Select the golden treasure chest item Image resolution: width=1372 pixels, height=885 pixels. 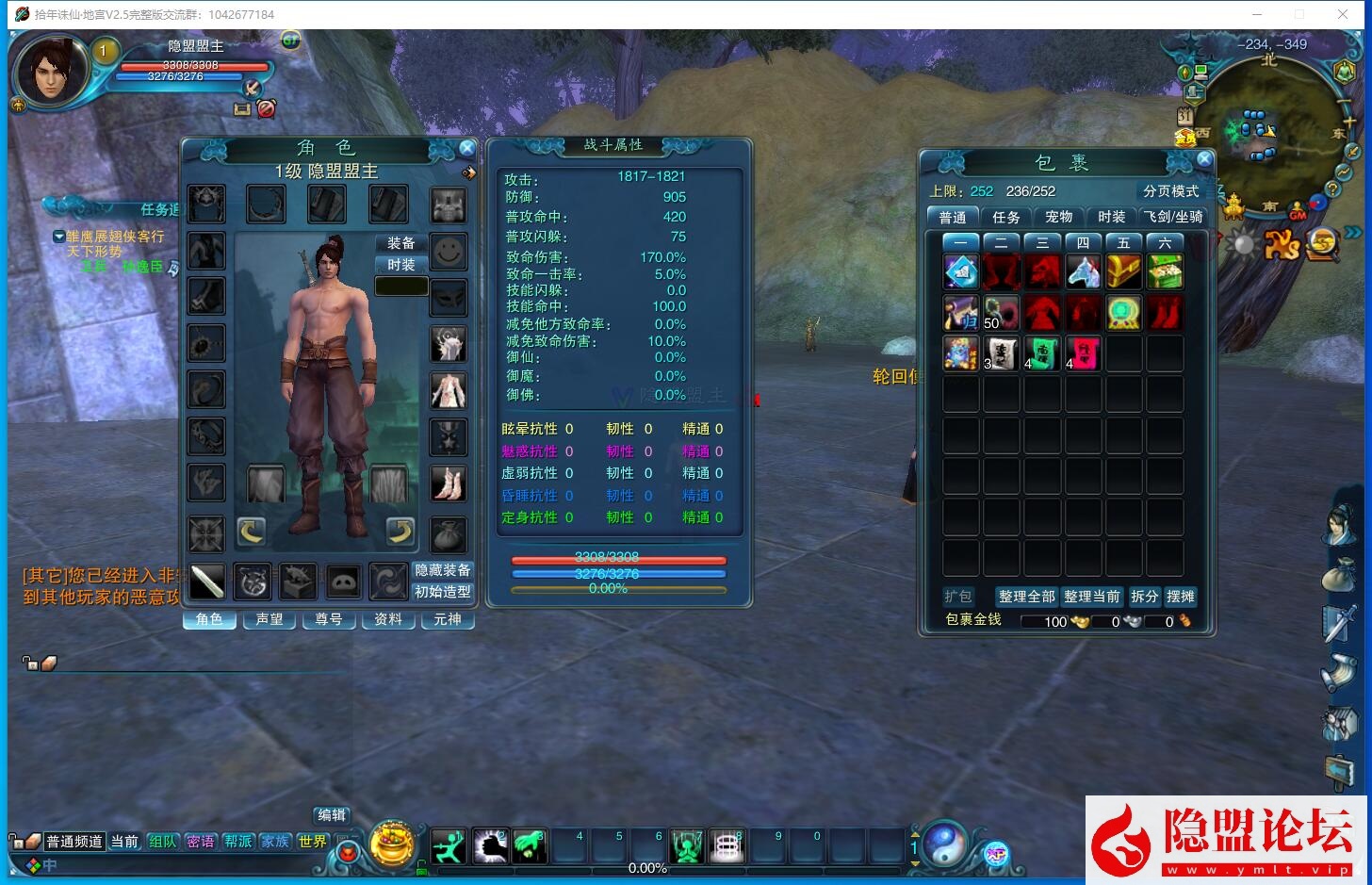tap(1124, 272)
